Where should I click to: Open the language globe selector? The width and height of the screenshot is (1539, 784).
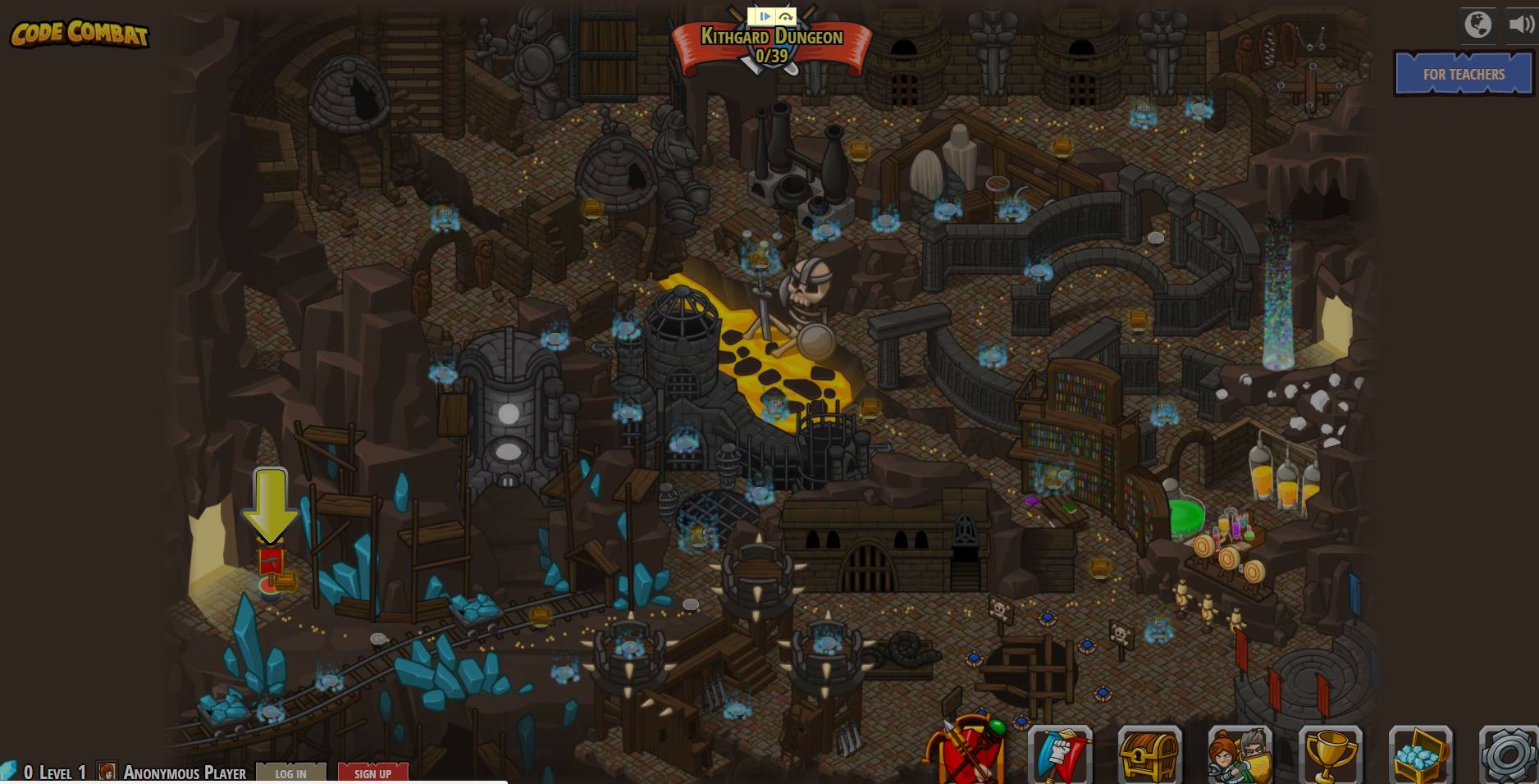tap(1477, 25)
